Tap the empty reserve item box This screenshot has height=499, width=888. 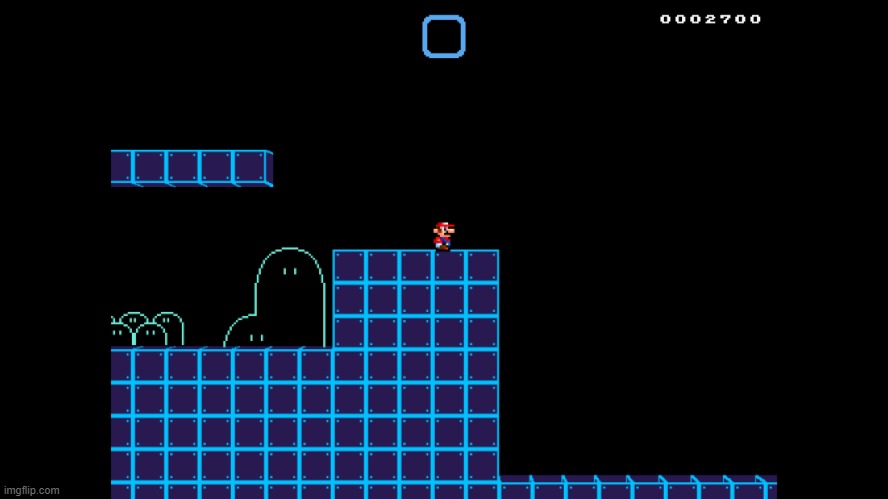pyautogui.click(x=443, y=37)
